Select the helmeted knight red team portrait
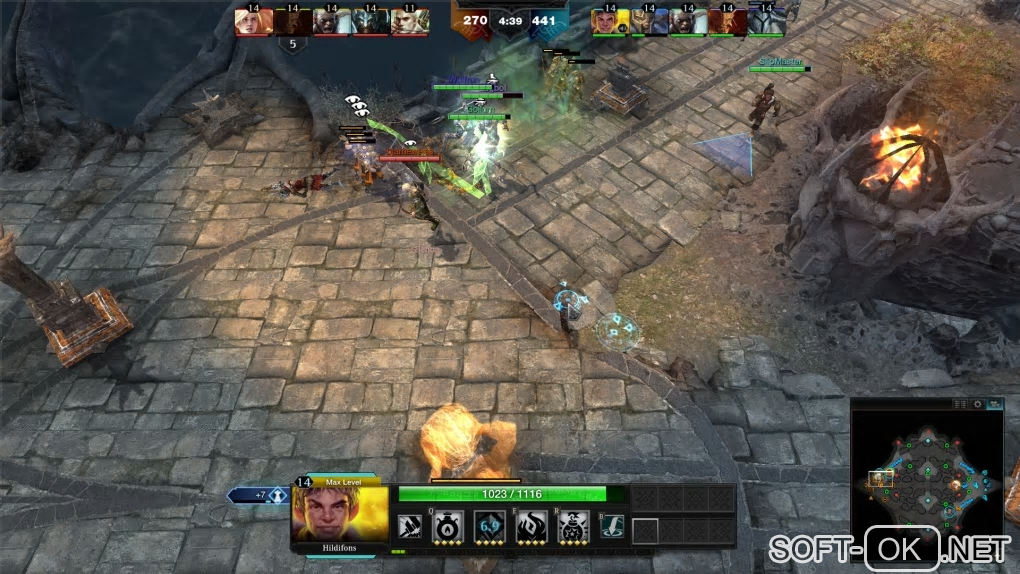Viewport: 1020px width, 574px height. (371, 21)
